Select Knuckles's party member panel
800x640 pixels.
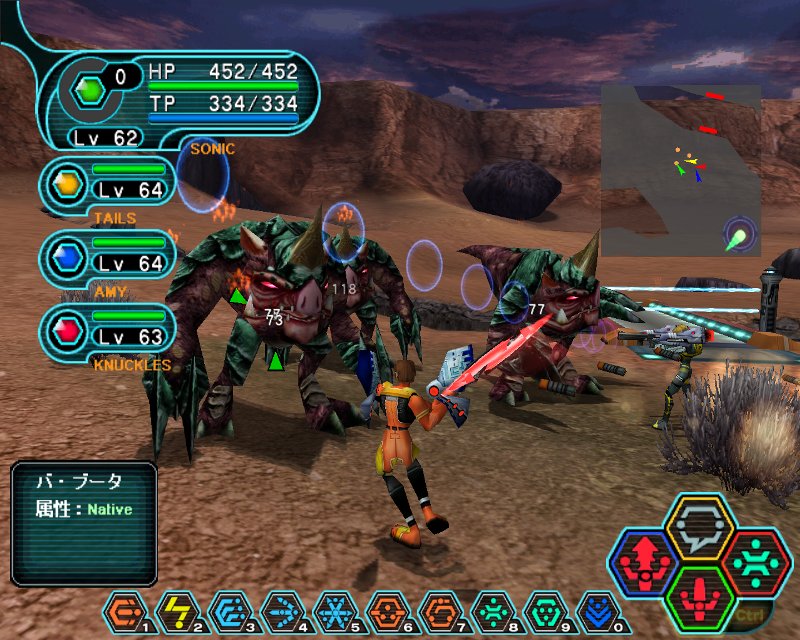point(108,327)
